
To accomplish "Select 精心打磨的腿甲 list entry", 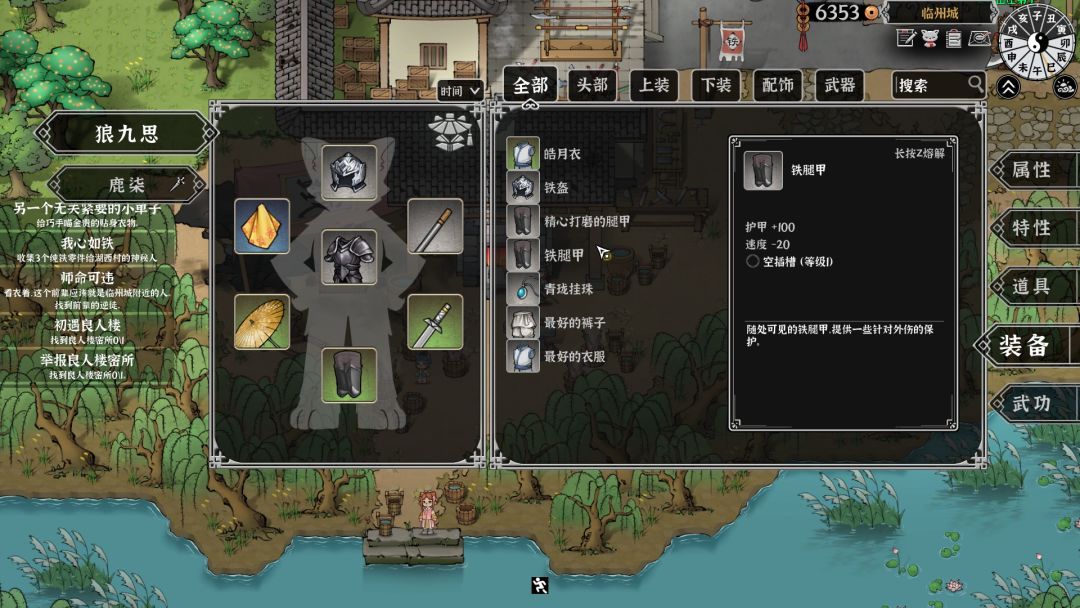I will (x=585, y=221).
